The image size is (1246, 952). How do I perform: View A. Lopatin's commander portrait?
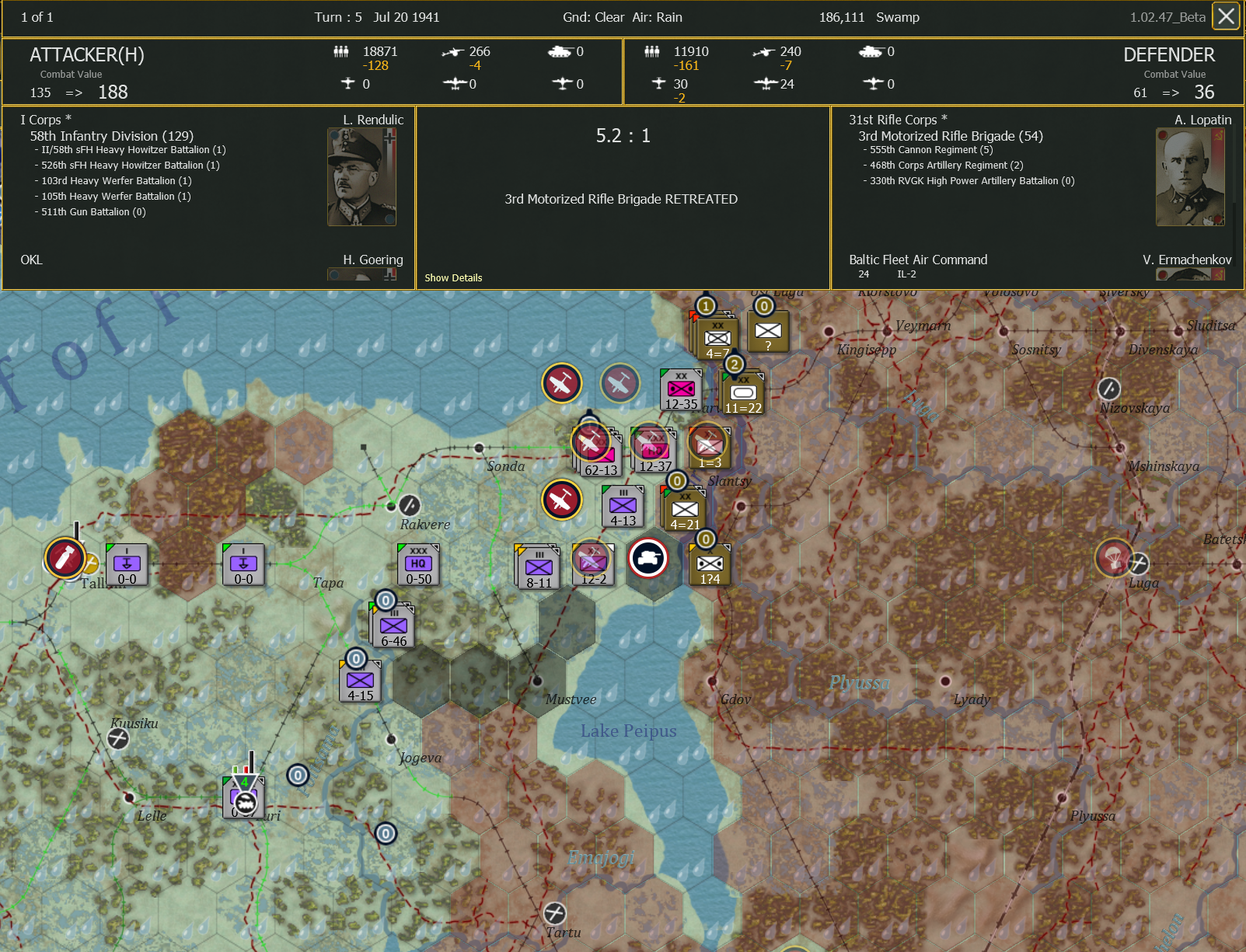(1189, 175)
